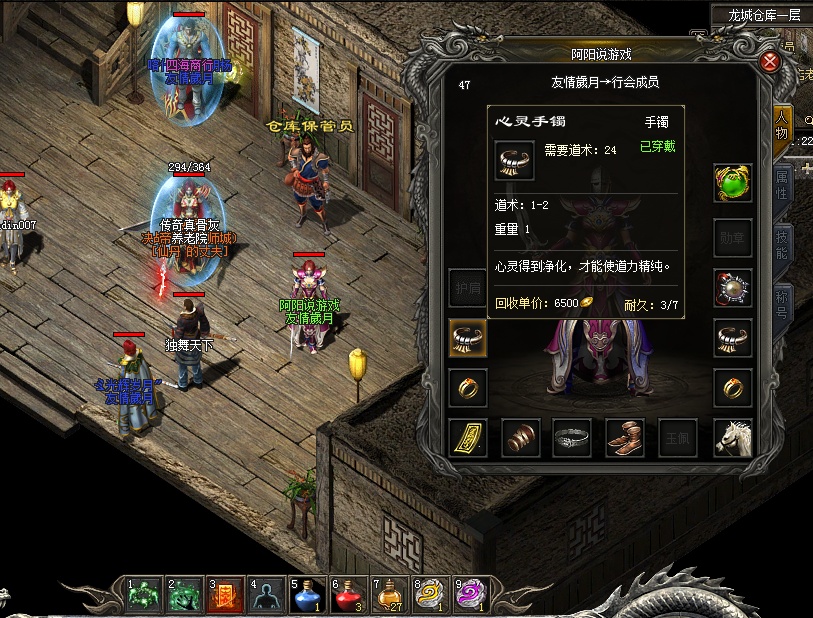
Task: Select the silver belt equipment slot
Action: [572, 438]
